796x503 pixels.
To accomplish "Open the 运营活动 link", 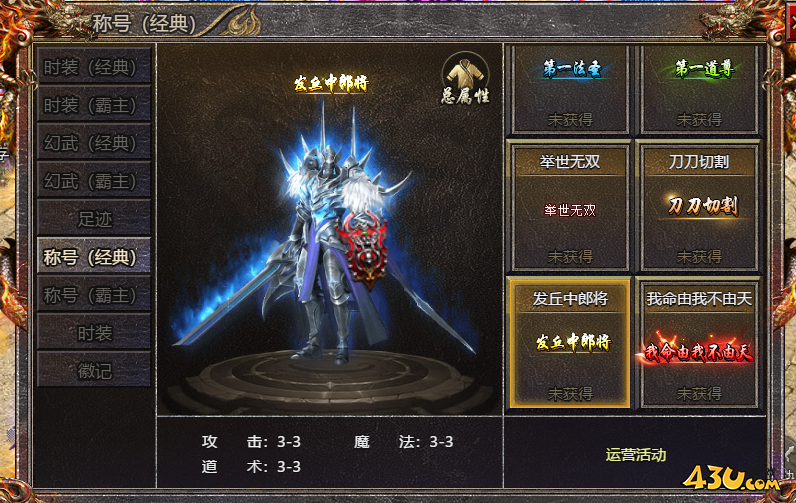I will 635,455.
